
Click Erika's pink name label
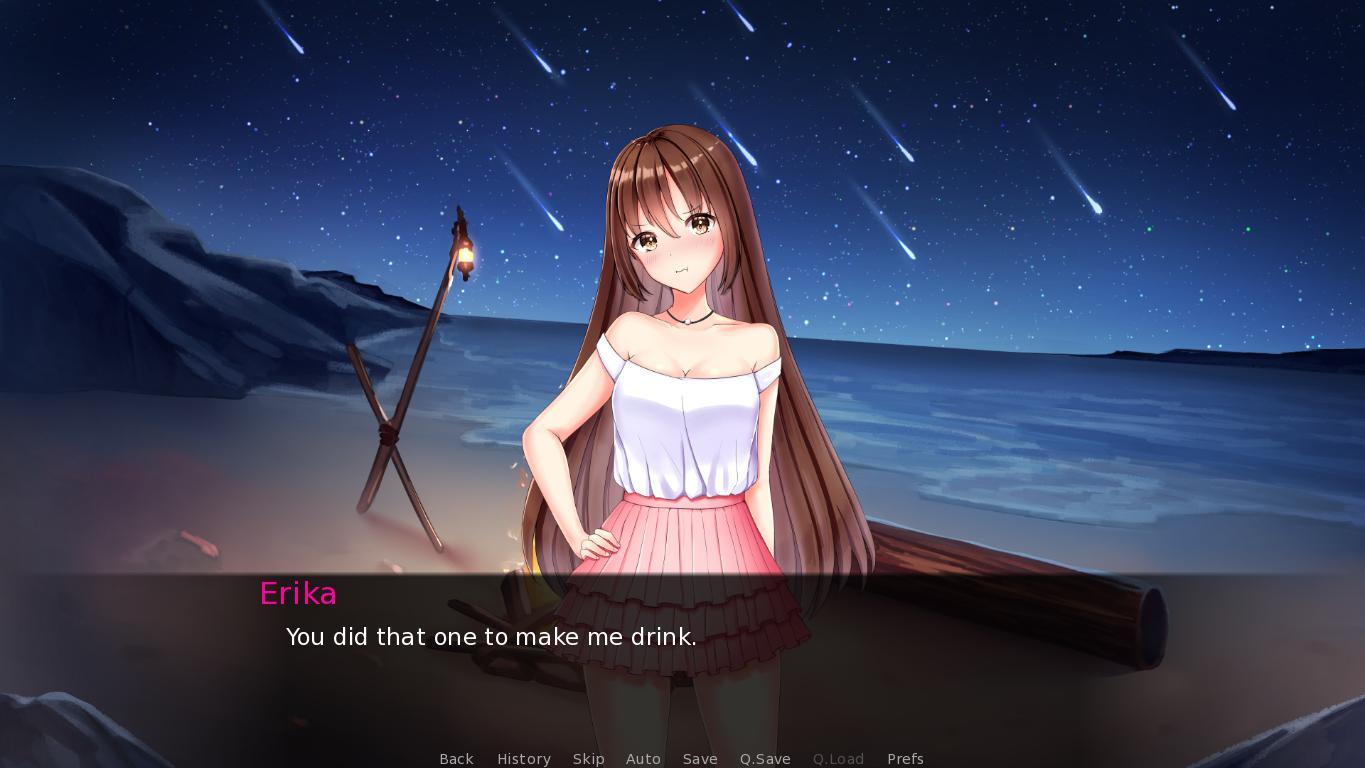[298, 594]
